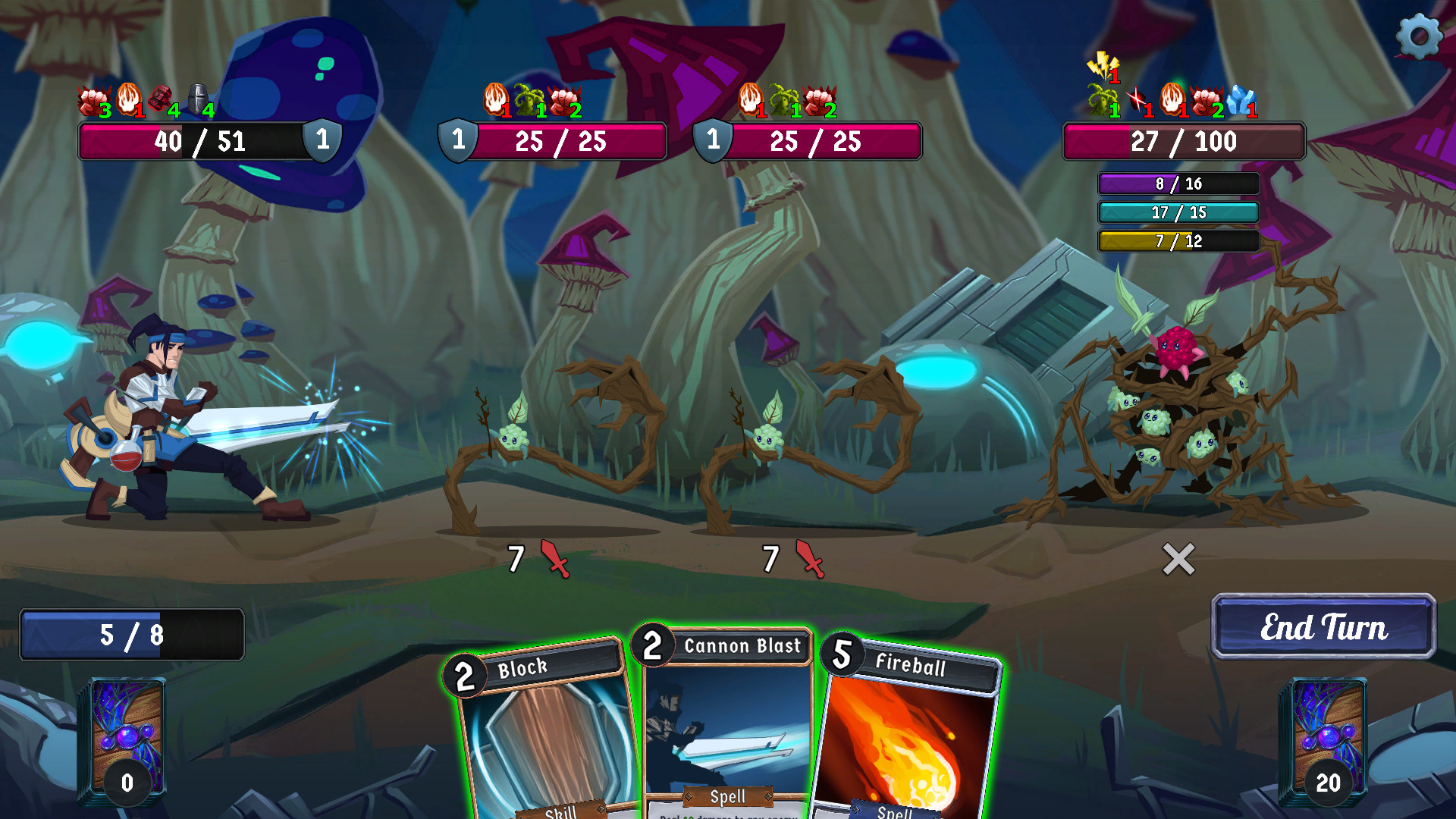End the current turn

(x=1323, y=626)
